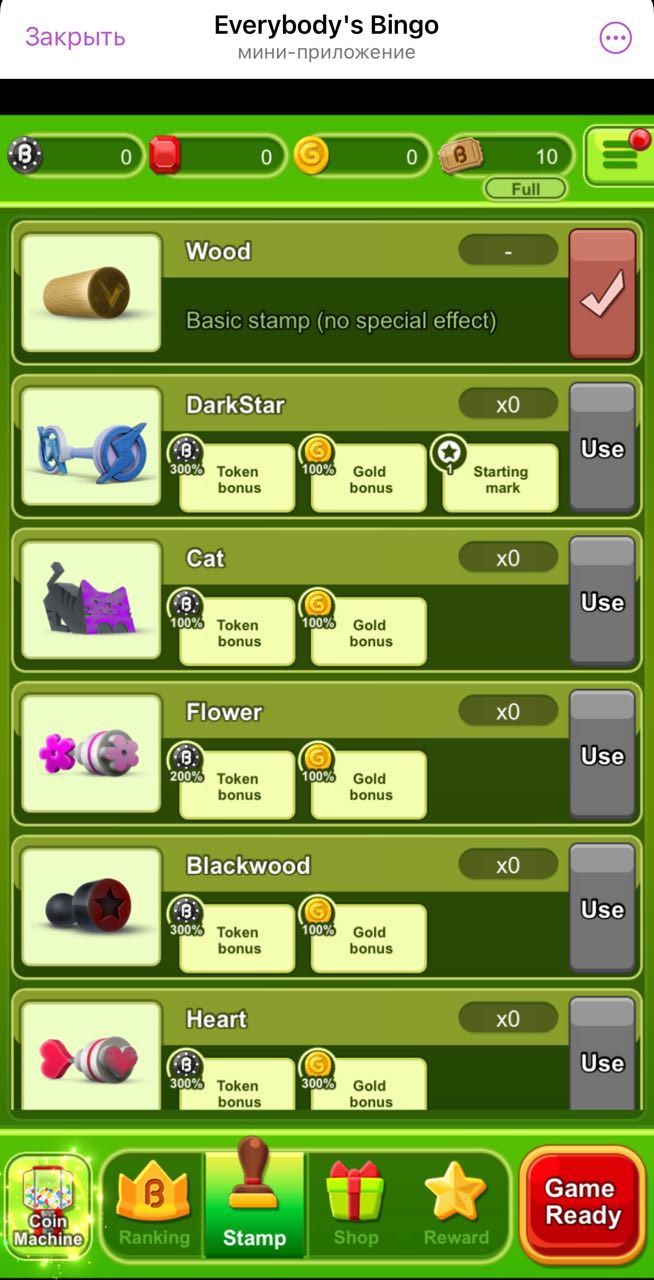The image size is (654, 1280).
Task: Use the Cat stamp
Action: coord(602,601)
